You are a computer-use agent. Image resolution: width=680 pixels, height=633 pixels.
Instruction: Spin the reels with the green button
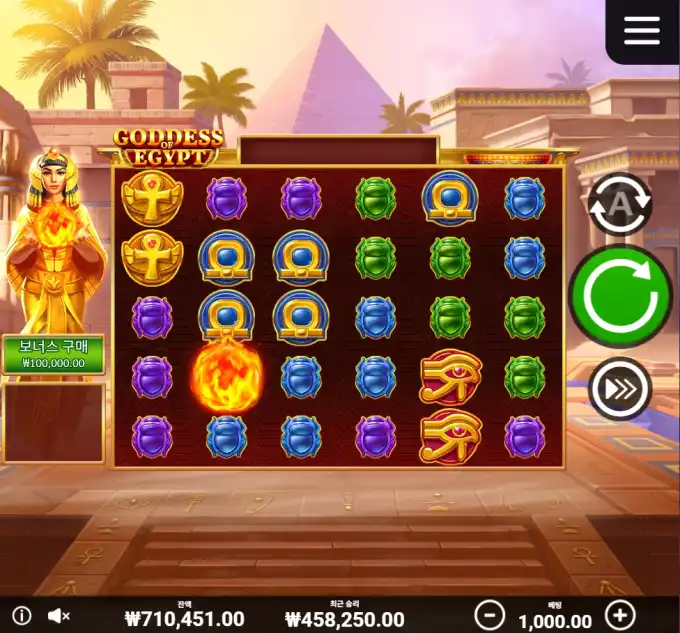click(x=620, y=296)
